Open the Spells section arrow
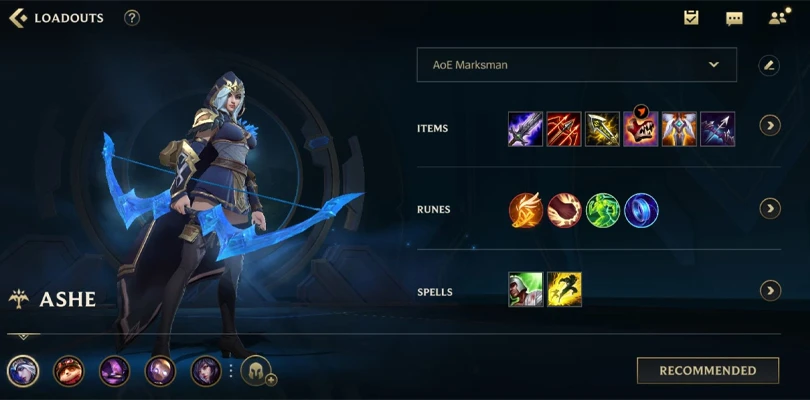 pos(769,291)
